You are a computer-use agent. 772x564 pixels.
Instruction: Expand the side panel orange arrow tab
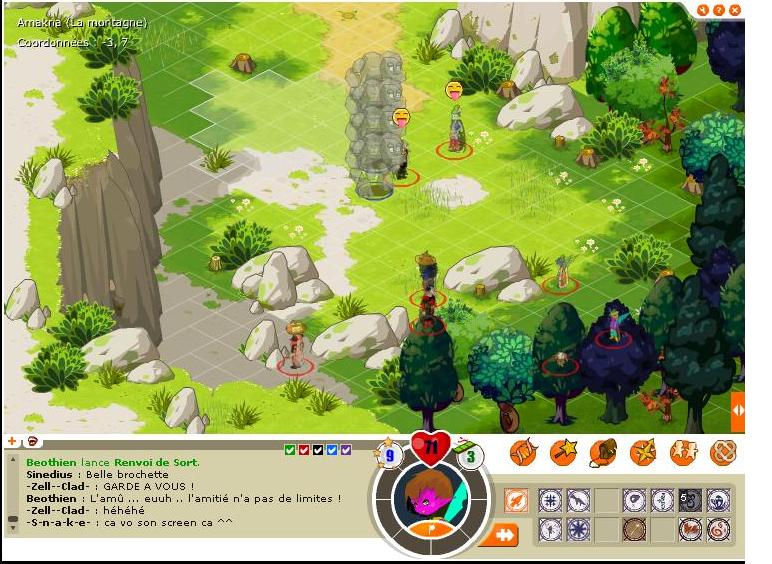pos(738,410)
